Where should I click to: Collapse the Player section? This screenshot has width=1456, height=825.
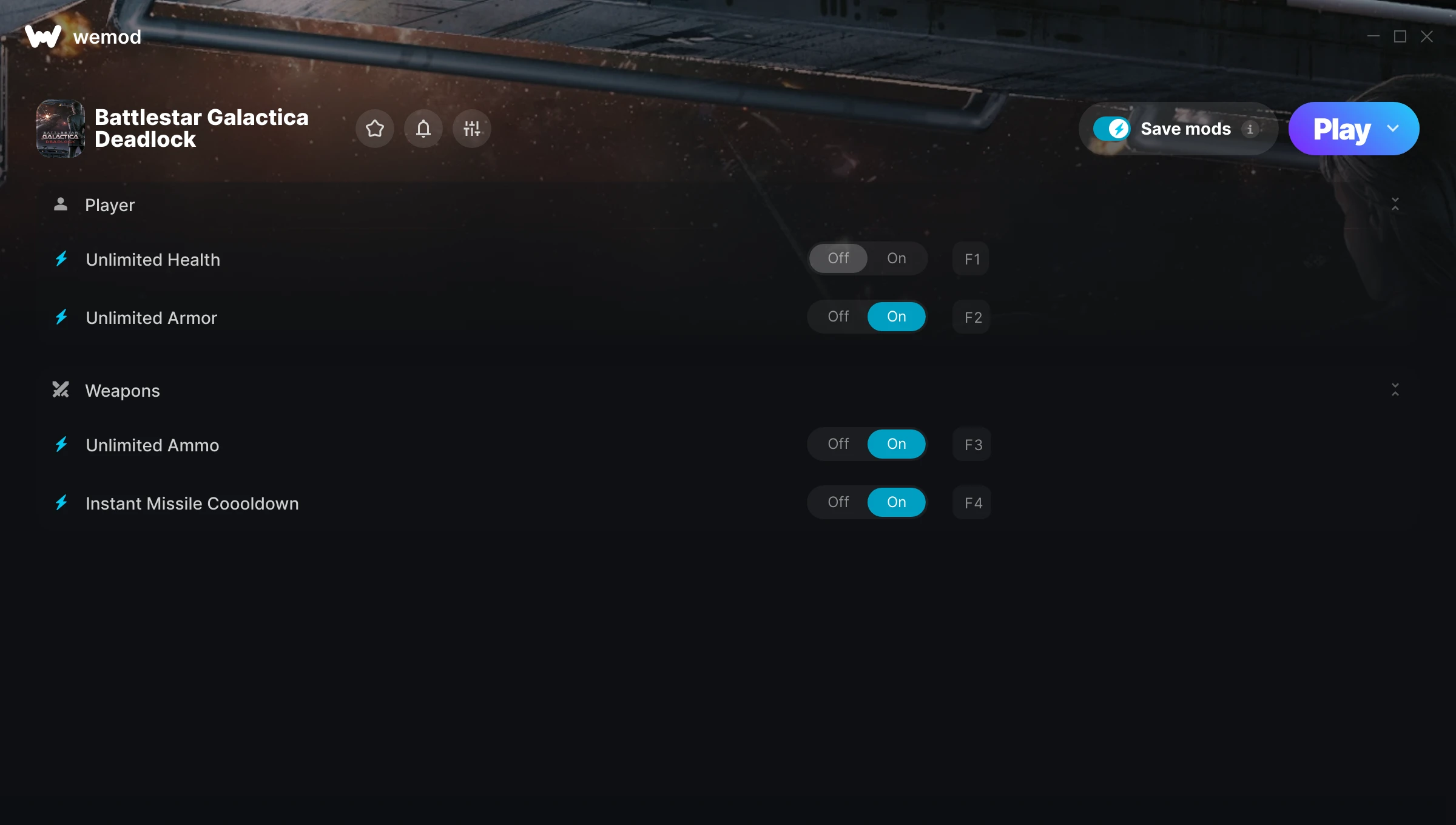pyautogui.click(x=1395, y=204)
